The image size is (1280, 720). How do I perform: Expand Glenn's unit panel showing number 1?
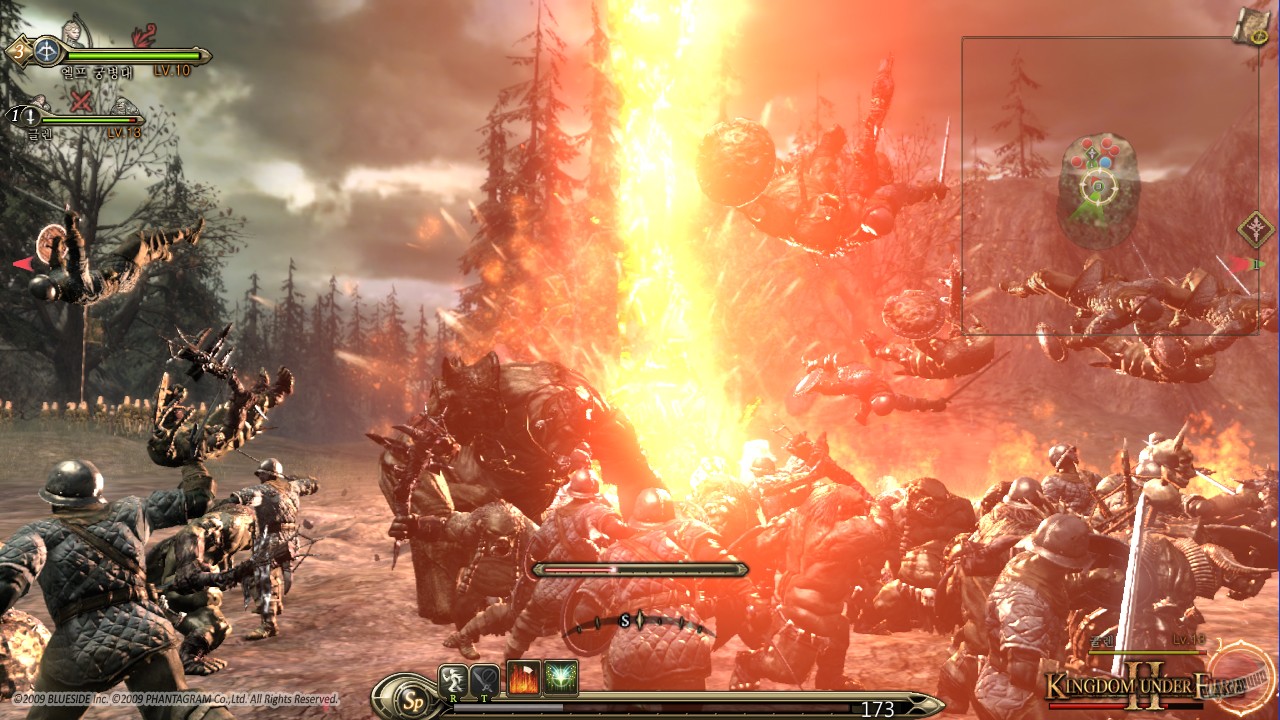(x=16, y=114)
